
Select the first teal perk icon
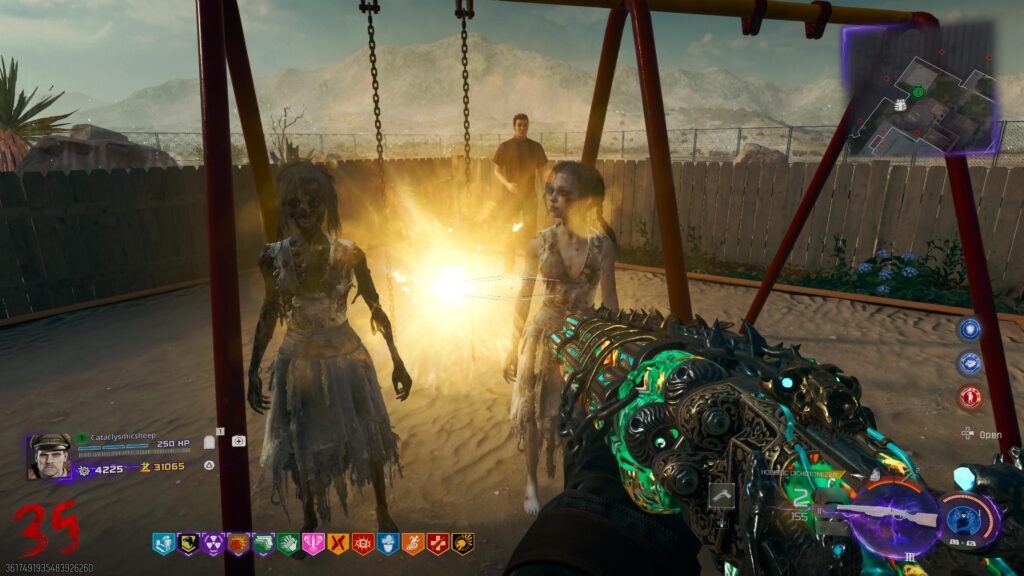[163, 544]
